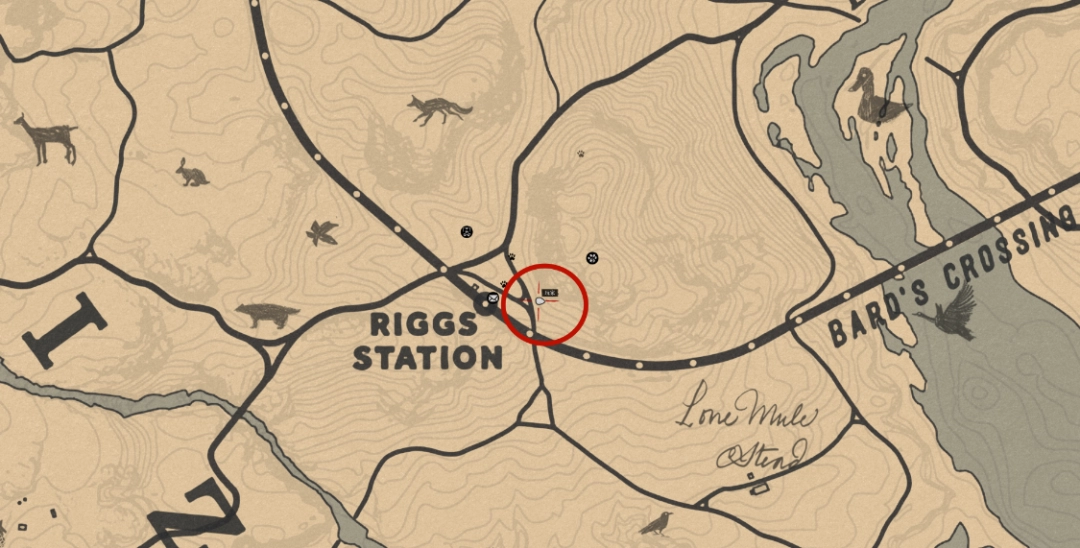Select the fox animal marker on the map
Image resolution: width=1080 pixels, height=548 pixels.
[440, 109]
